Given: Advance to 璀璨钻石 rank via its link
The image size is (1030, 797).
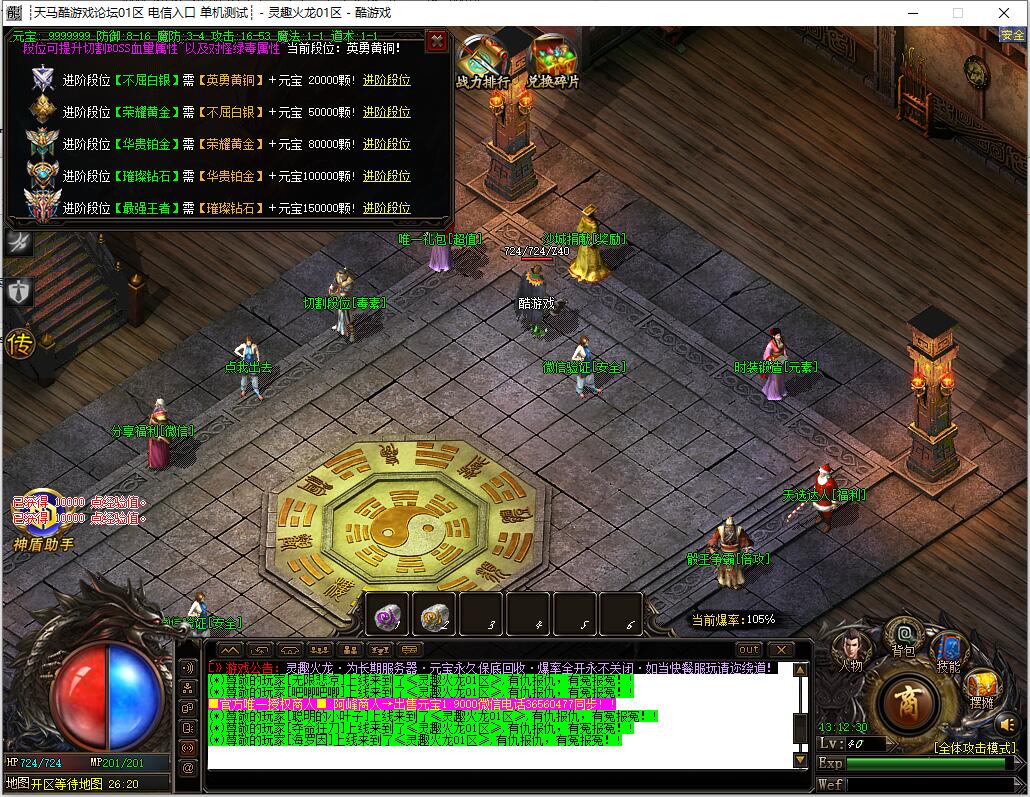Looking at the screenshot, I should coord(386,176).
